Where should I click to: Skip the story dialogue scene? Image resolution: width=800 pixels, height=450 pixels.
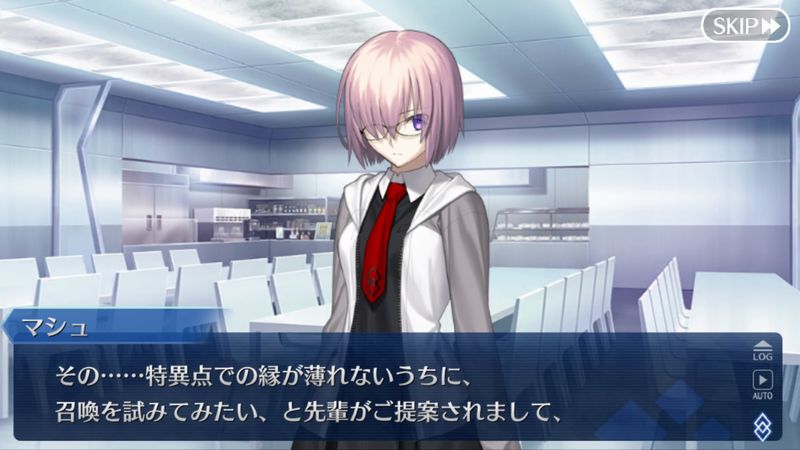tap(745, 26)
